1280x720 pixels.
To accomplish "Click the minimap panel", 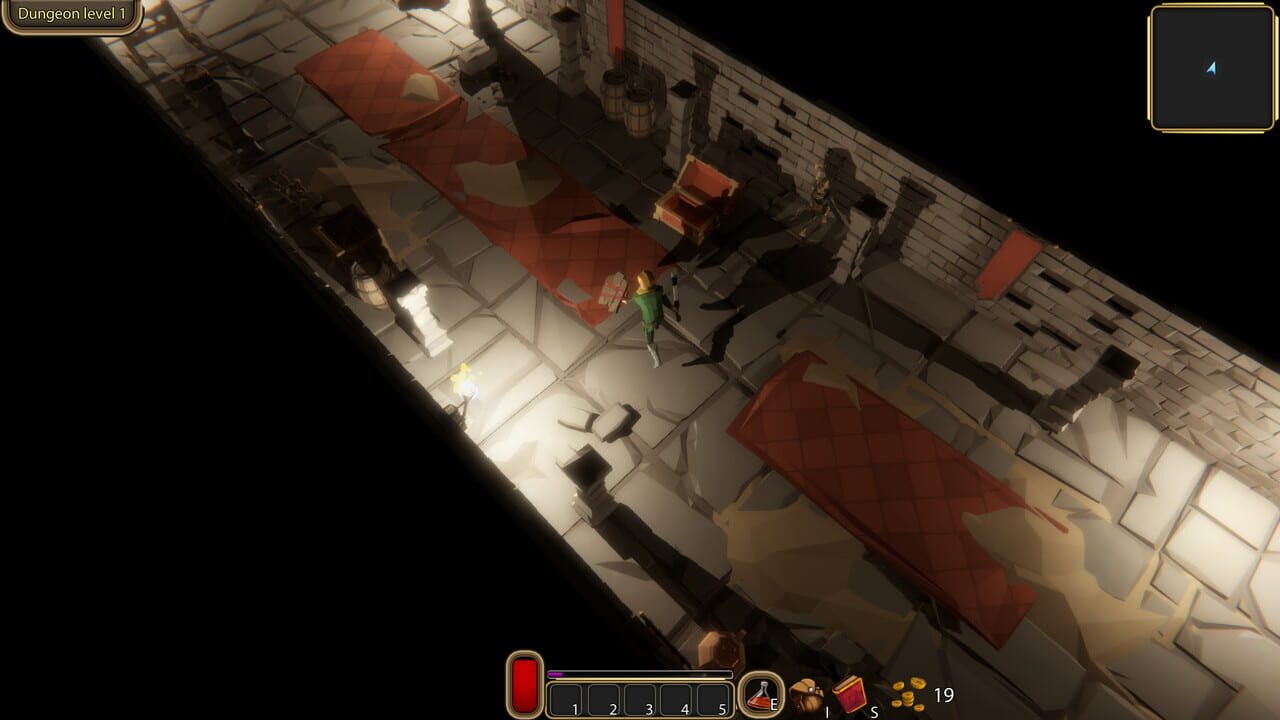I will (1212, 68).
